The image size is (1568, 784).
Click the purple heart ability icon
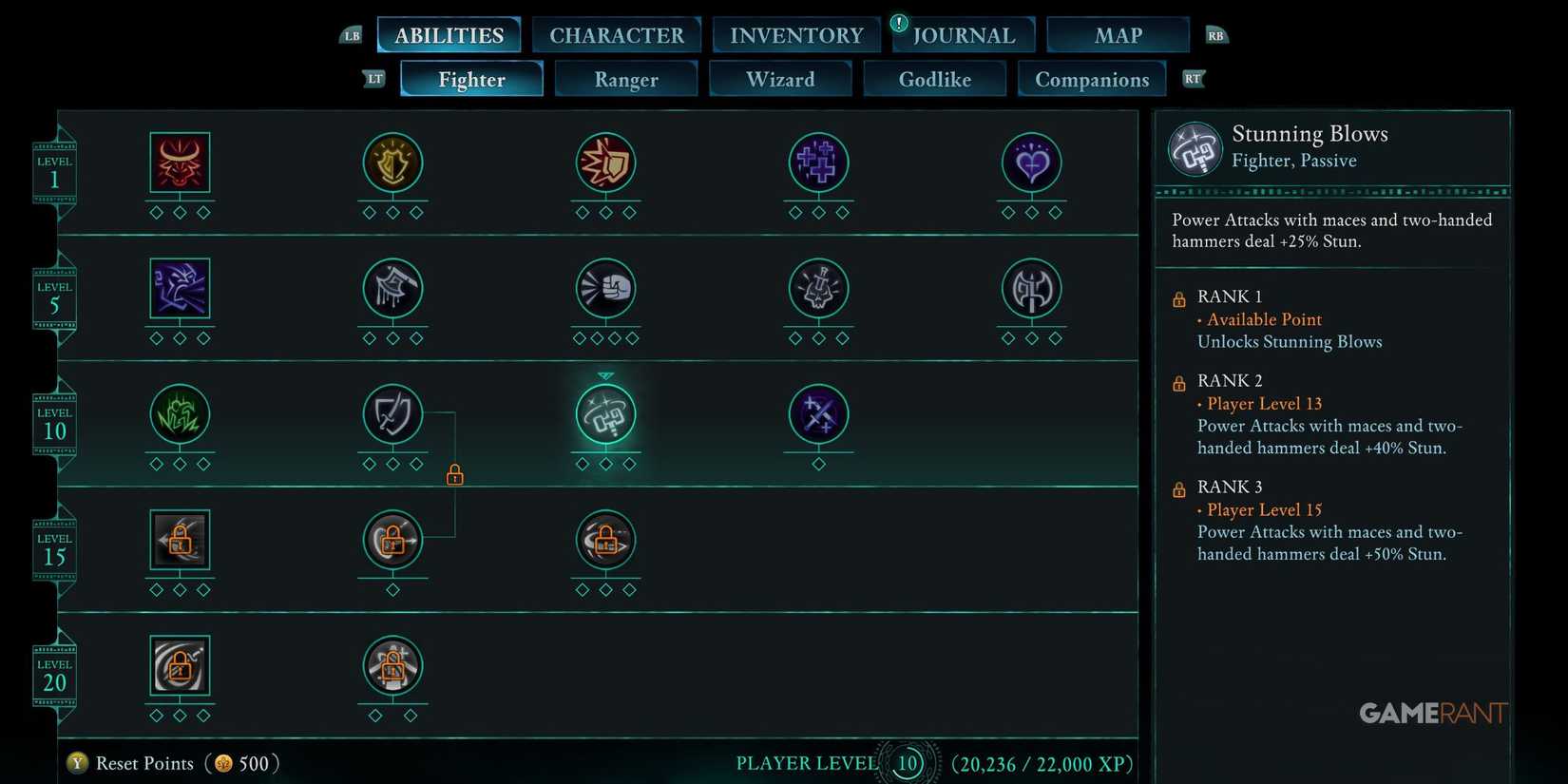coord(1031,163)
